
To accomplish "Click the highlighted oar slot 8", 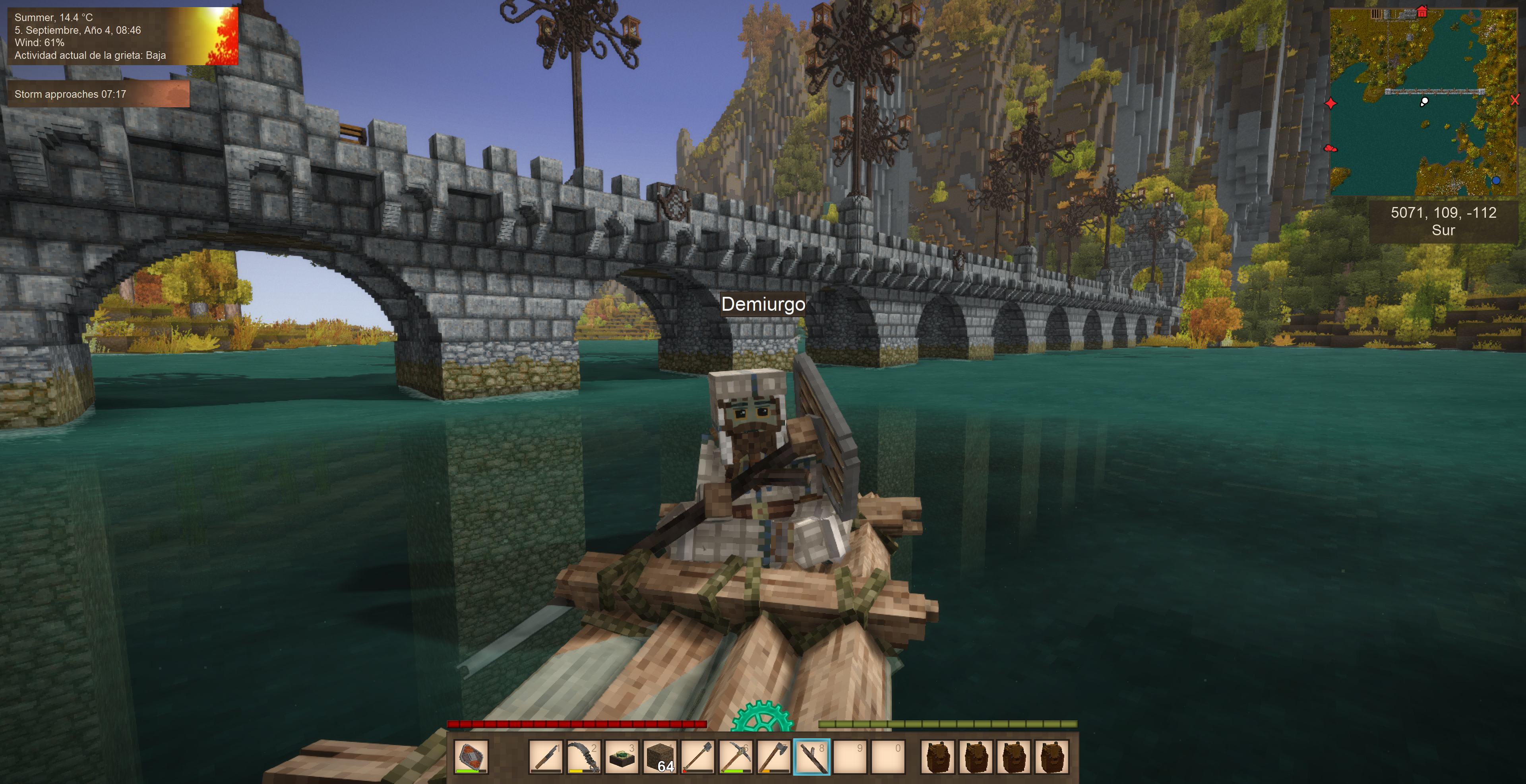I will 811,757.
